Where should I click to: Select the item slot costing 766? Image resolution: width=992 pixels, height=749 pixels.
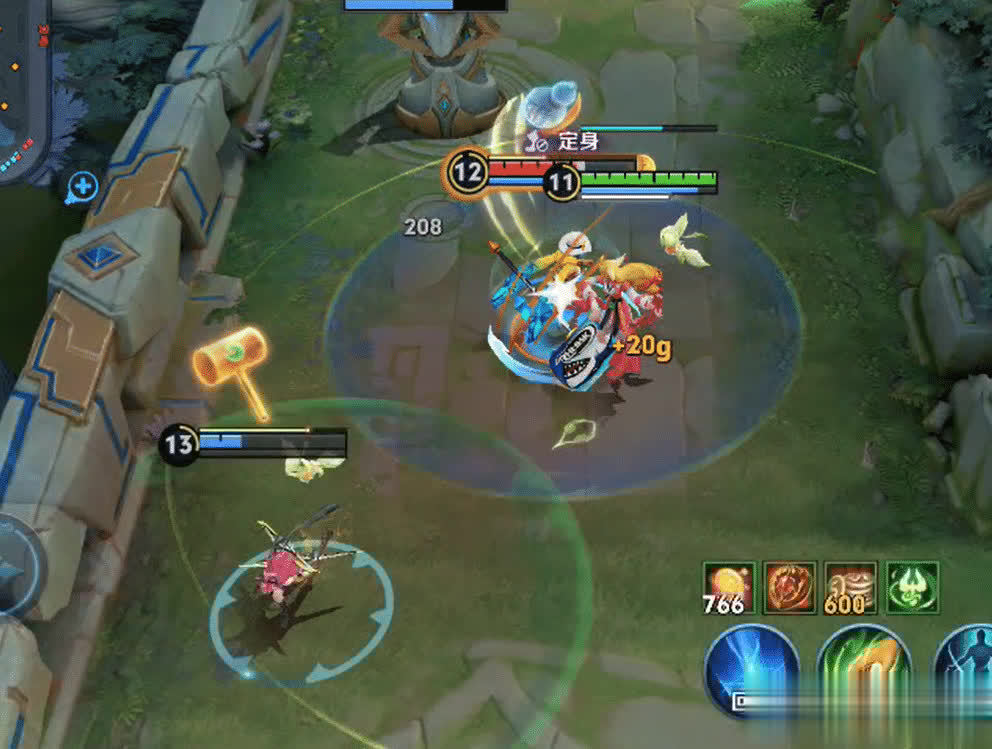coord(729,587)
